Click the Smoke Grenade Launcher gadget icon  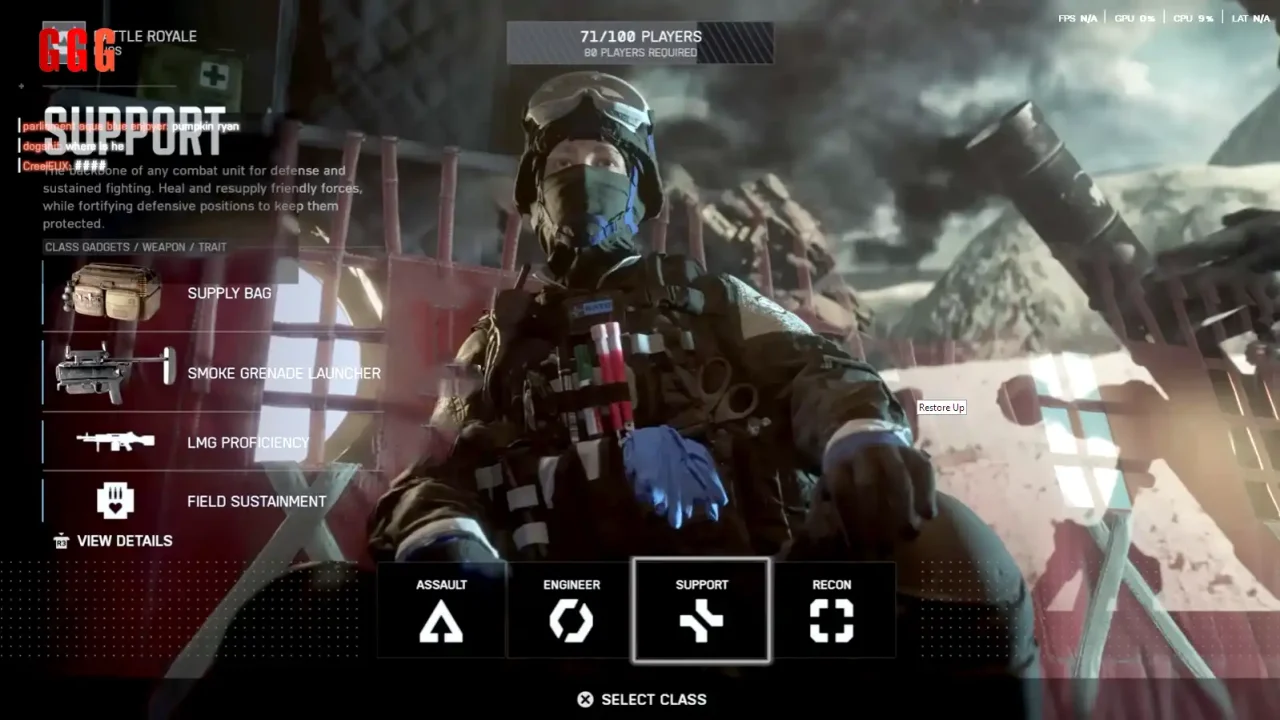click(110, 372)
